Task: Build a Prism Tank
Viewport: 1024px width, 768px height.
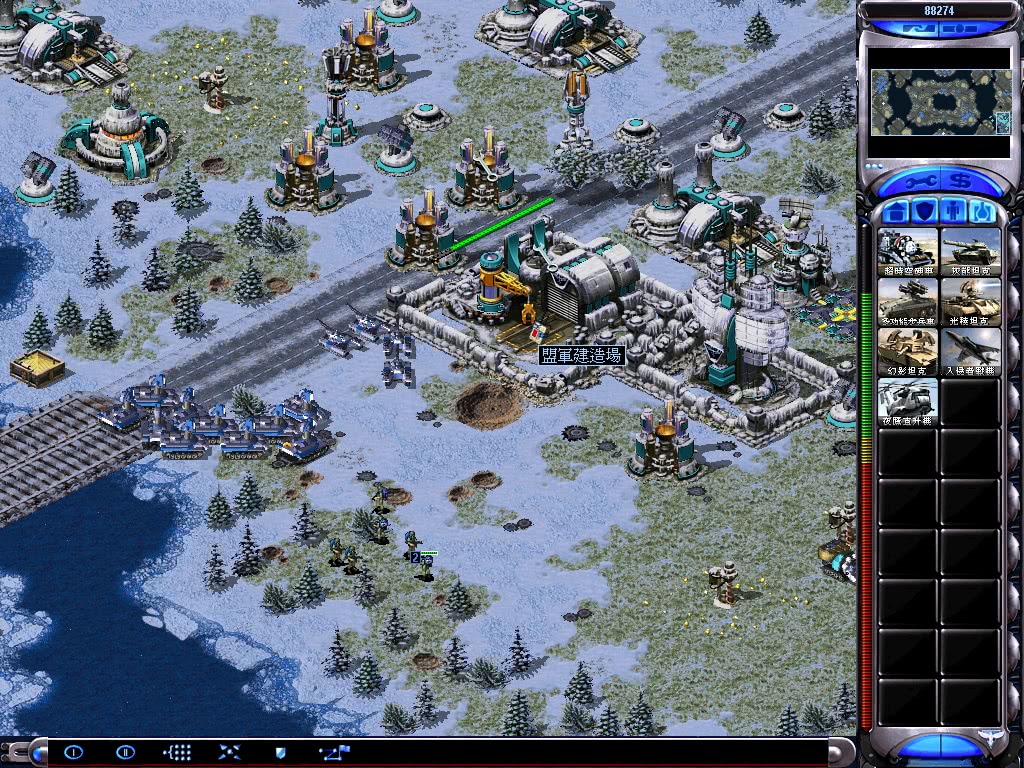Action: coord(970,302)
